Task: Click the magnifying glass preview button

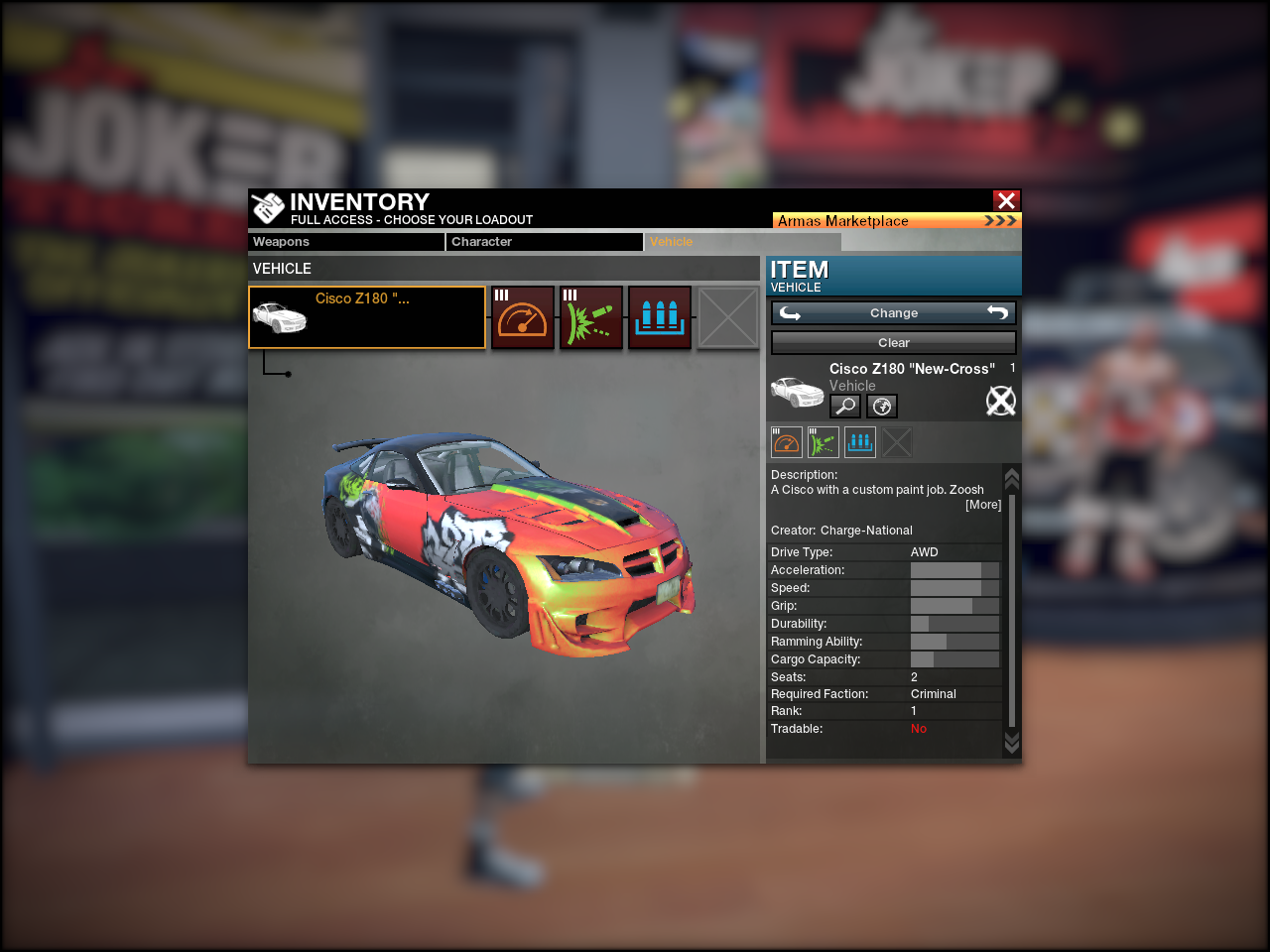Action: tap(845, 406)
